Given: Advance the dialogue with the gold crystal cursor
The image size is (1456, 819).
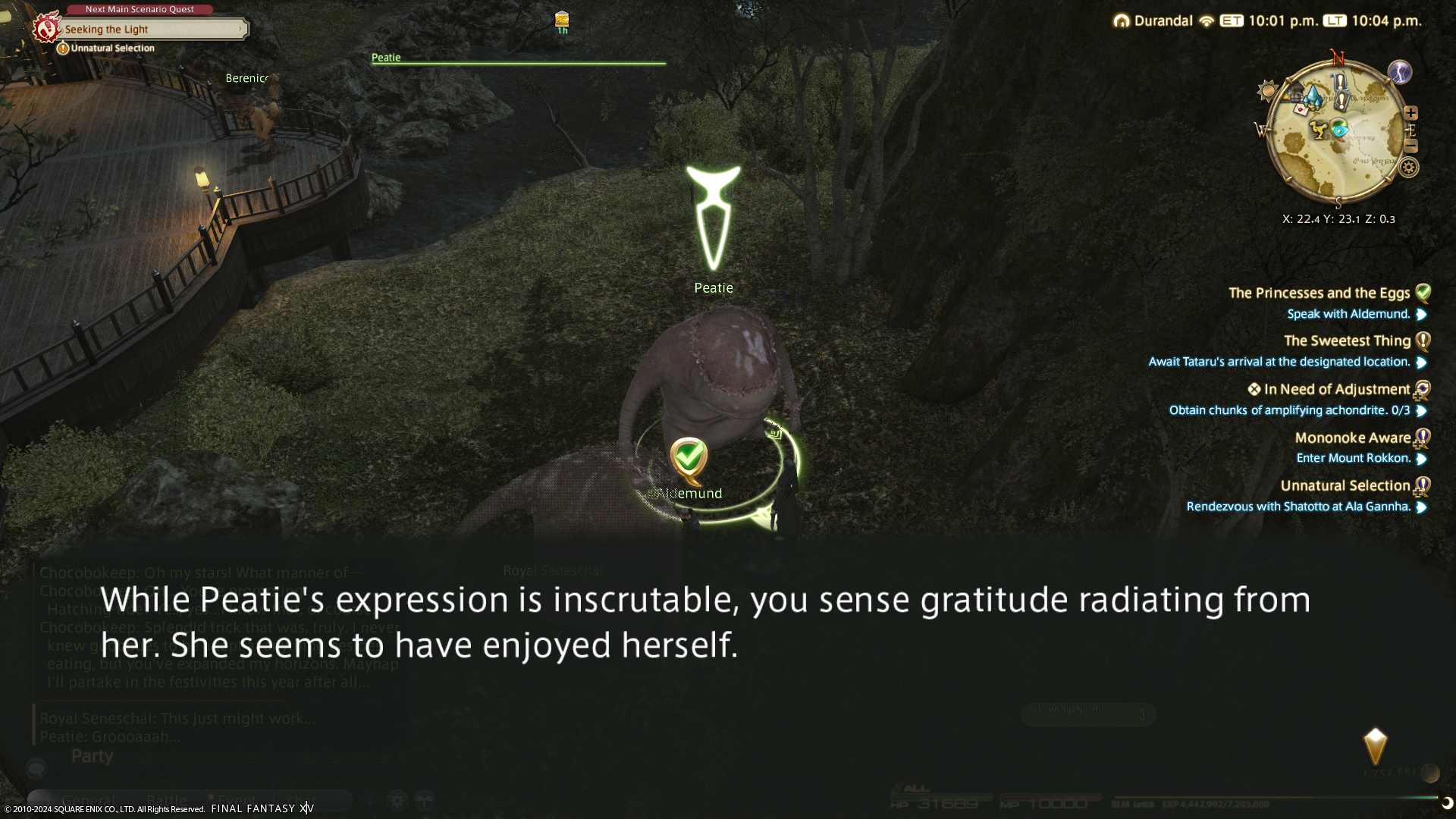Looking at the screenshot, I should pyautogui.click(x=1375, y=747).
